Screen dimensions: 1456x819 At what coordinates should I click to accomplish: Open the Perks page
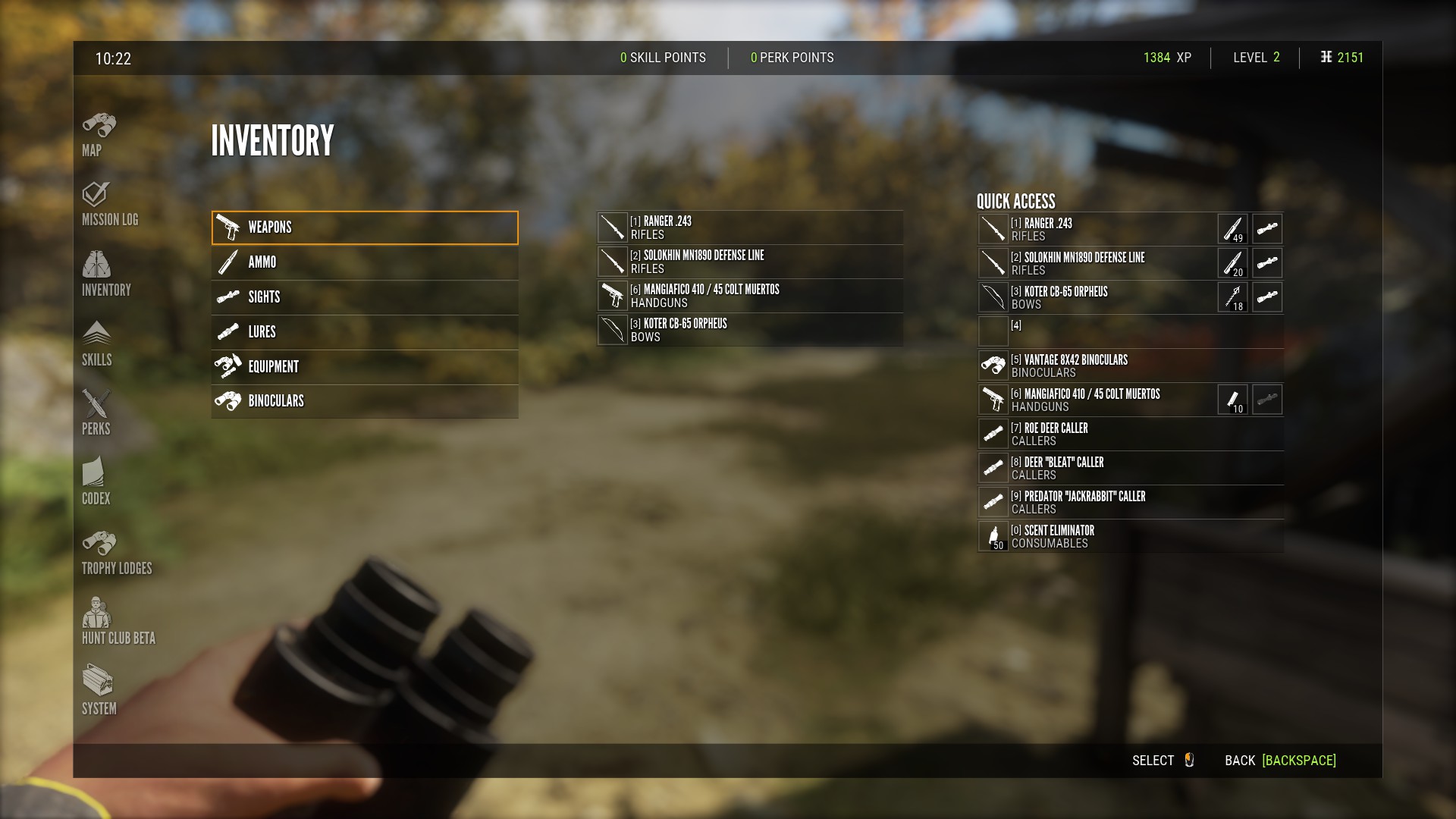pyautogui.click(x=96, y=413)
